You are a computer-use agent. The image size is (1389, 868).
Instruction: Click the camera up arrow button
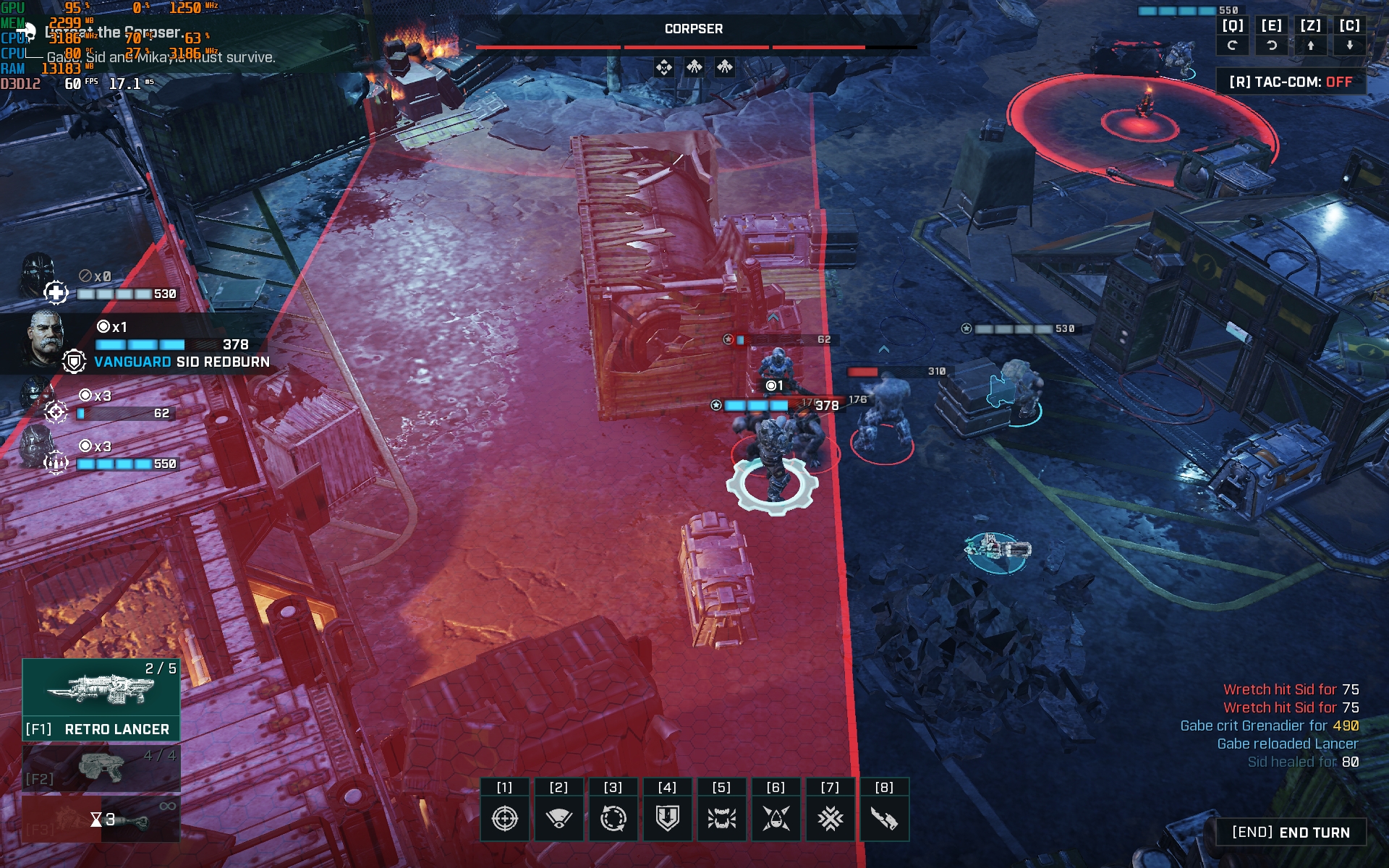1310,45
